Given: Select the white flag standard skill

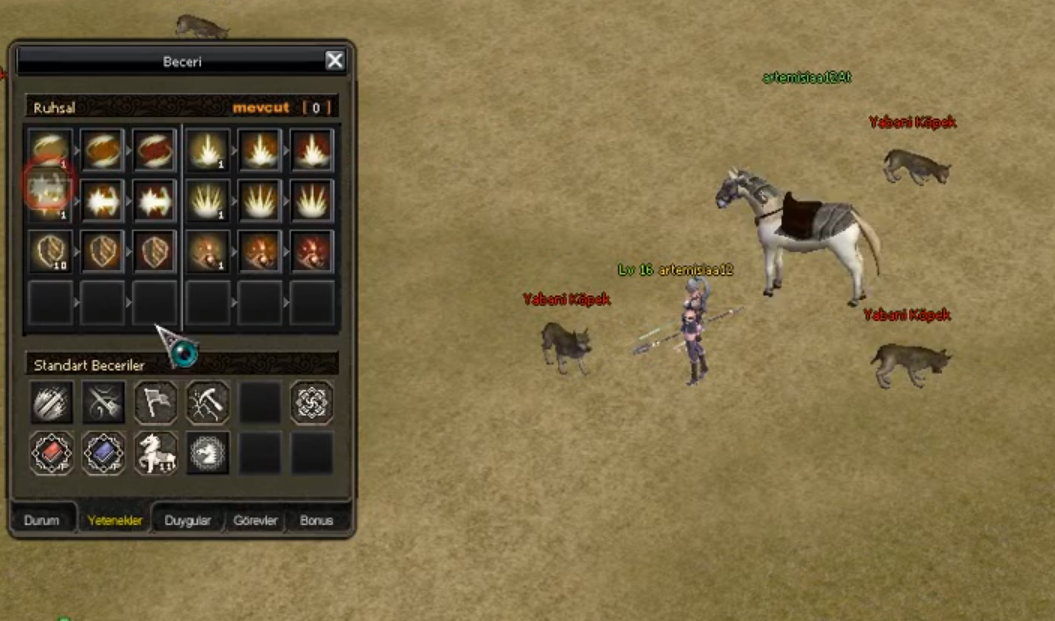Looking at the screenshot, I should [155, 402].
